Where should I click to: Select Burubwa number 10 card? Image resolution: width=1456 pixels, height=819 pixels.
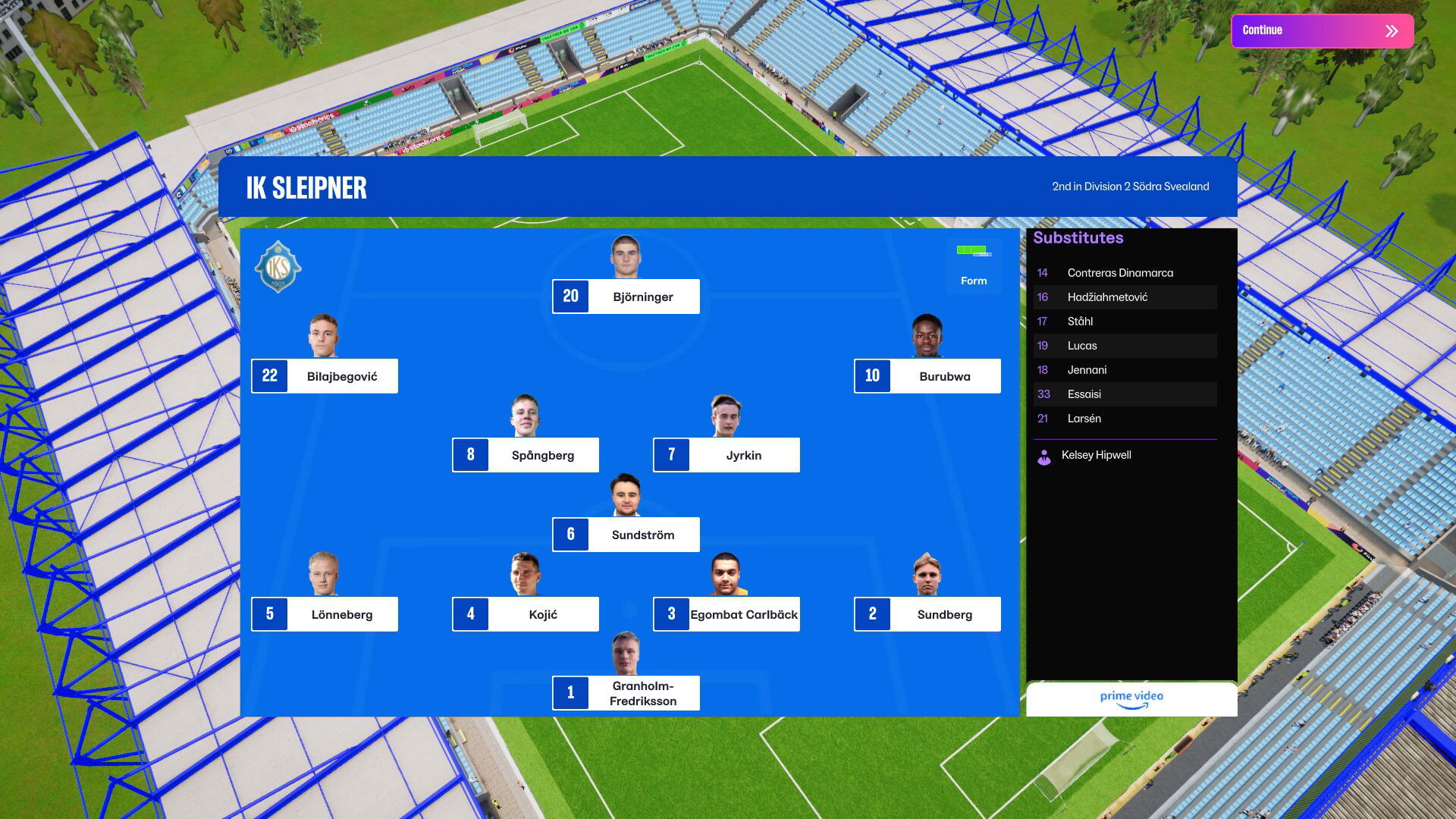click(927, 376)
